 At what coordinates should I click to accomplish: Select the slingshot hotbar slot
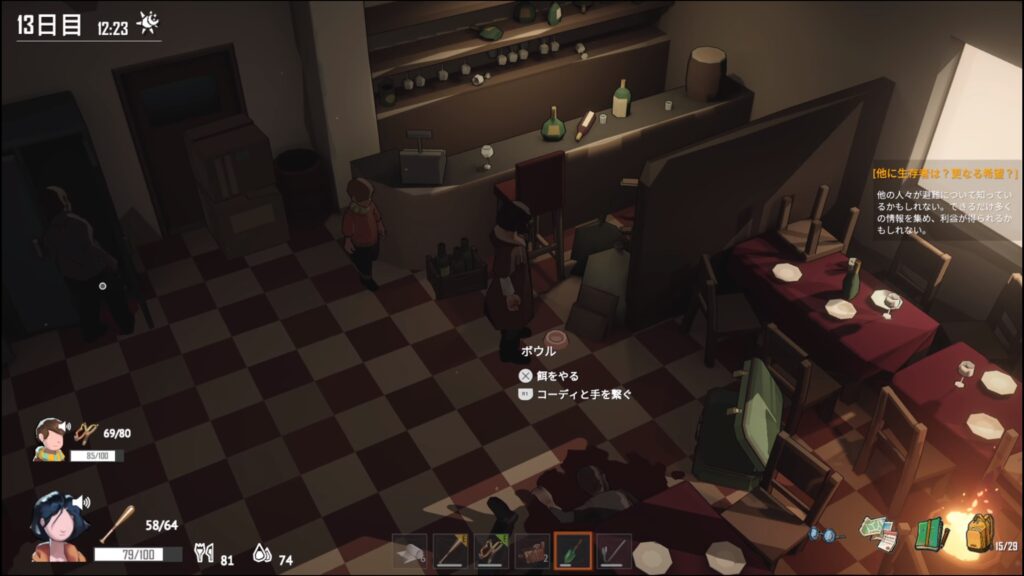(492, 551)
